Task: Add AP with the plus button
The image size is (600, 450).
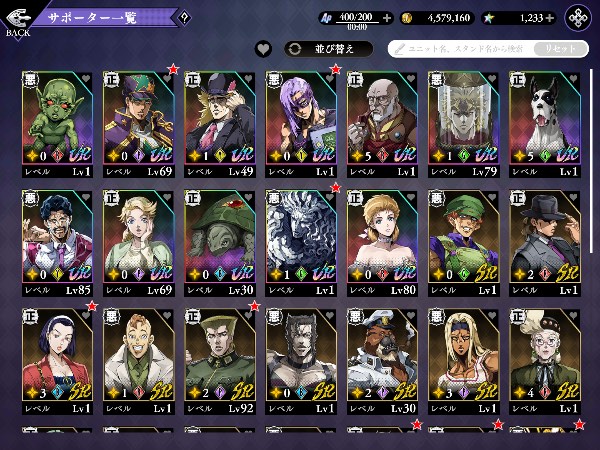Action: 386,17
